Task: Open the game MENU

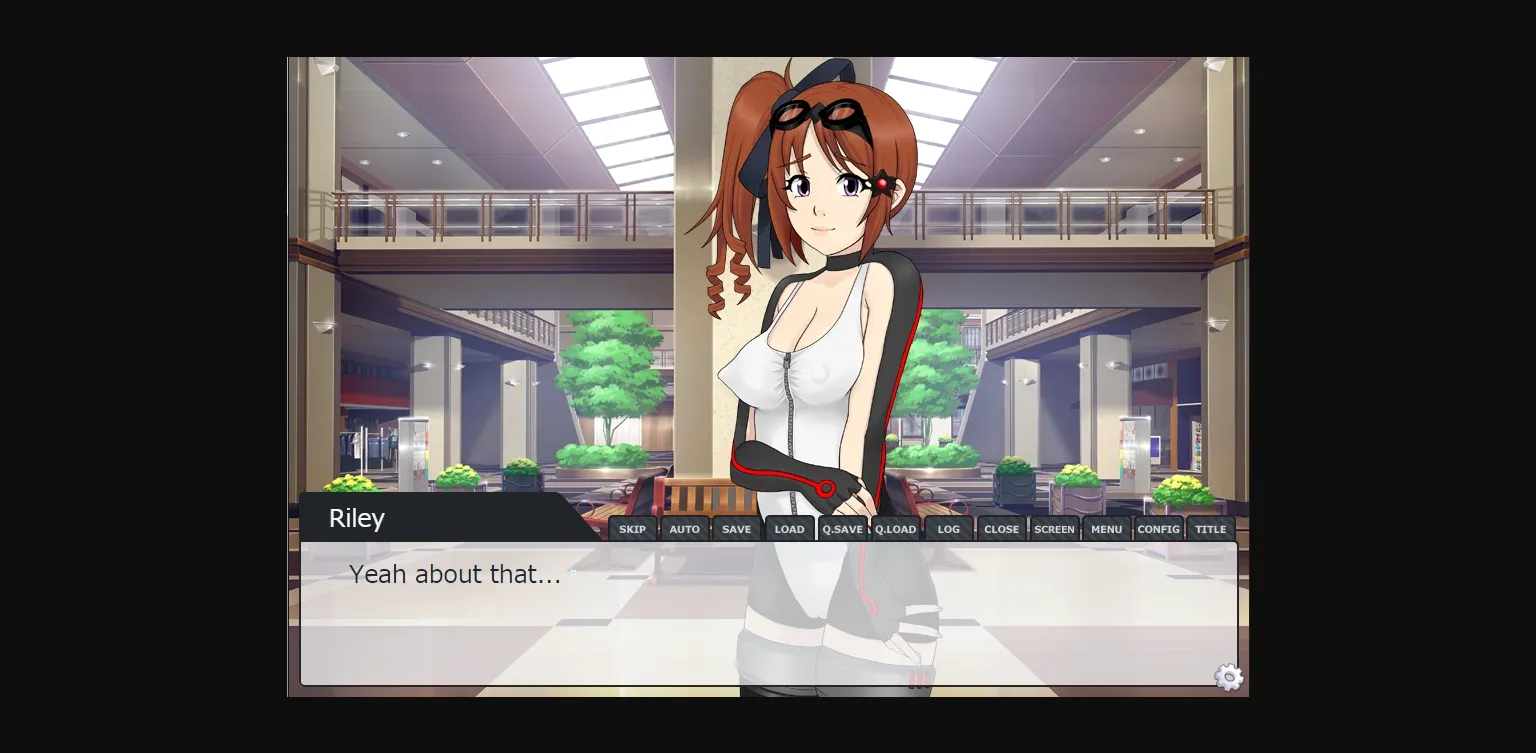Action: click(x=1106, y=528)
